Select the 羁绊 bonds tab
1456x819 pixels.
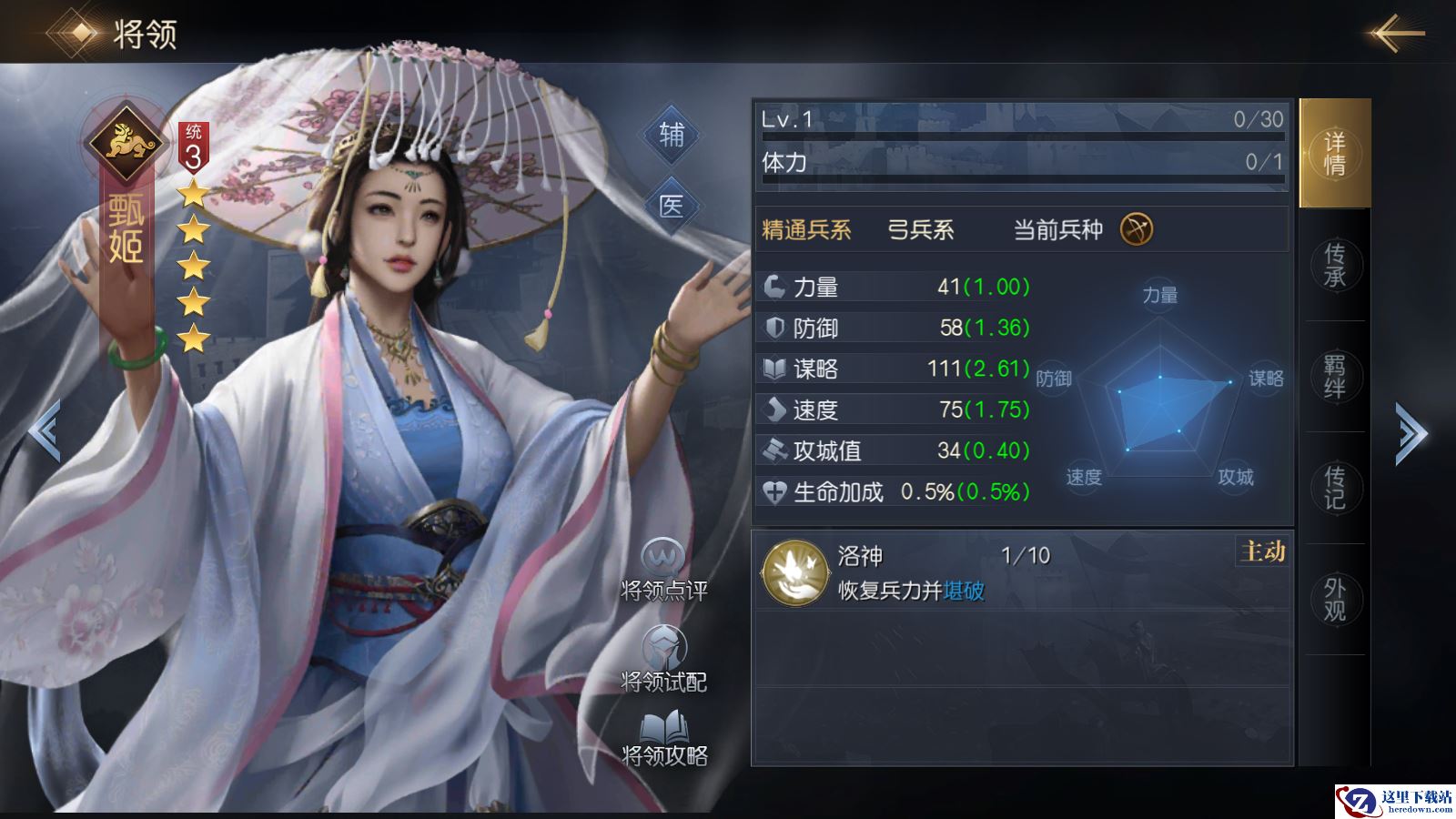[x=1334, y=376]
